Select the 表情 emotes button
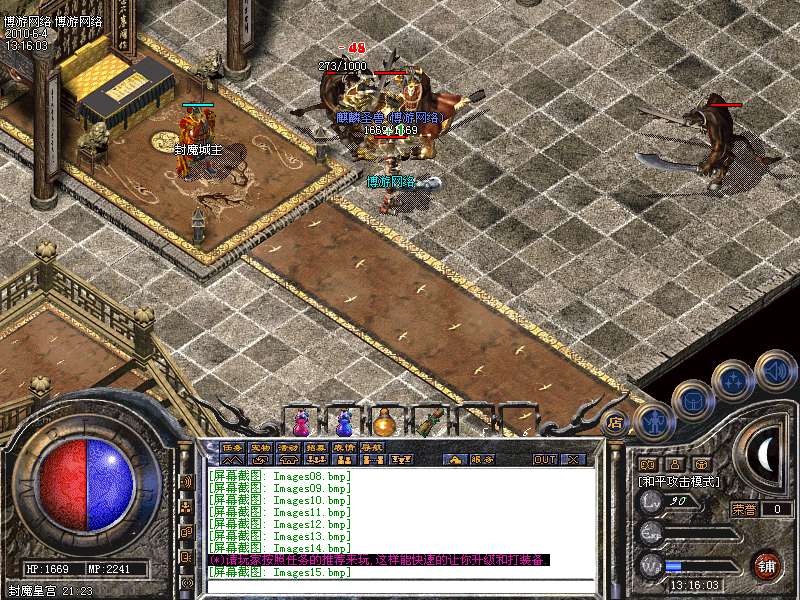800x600 pixels. (x=344, y=448)
